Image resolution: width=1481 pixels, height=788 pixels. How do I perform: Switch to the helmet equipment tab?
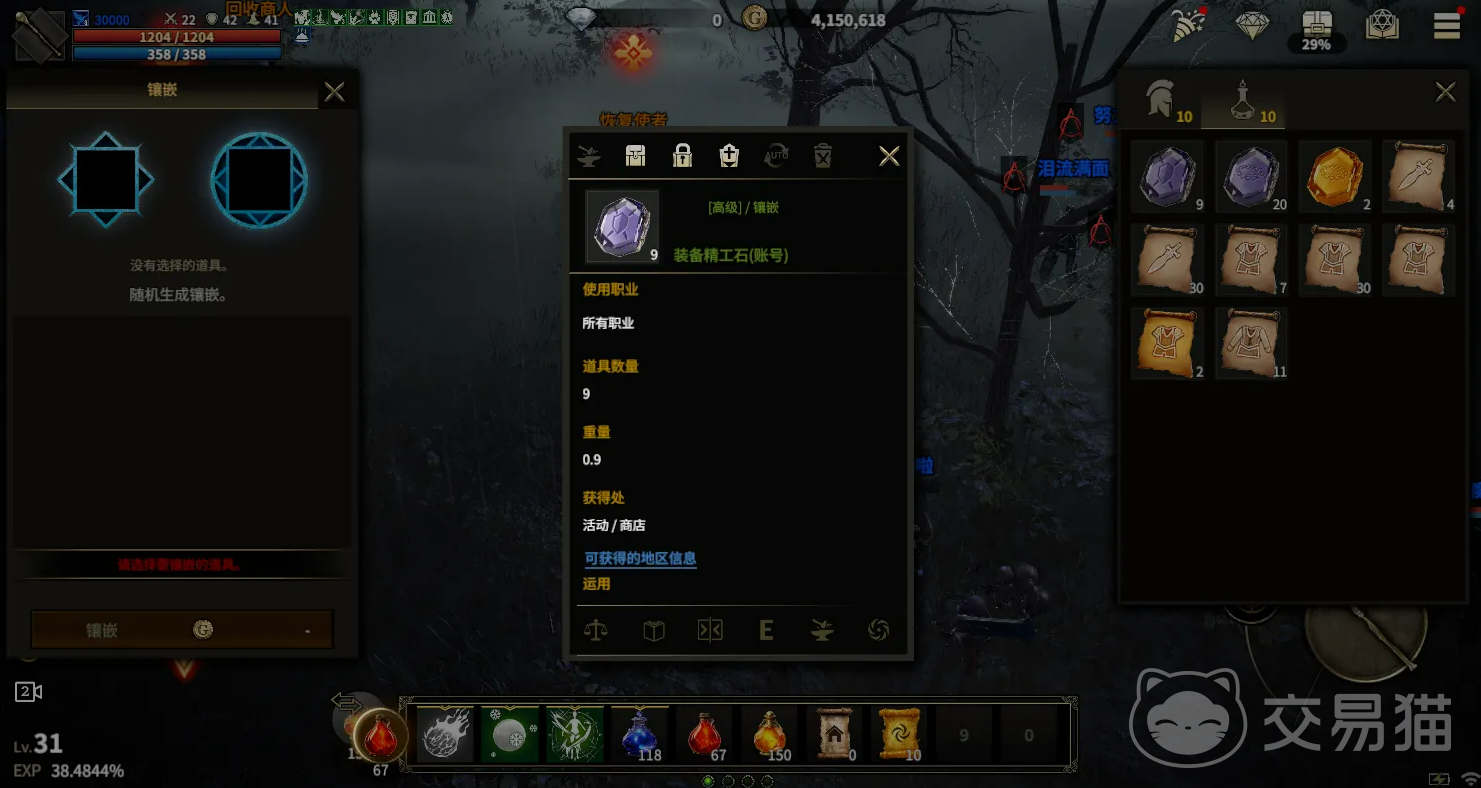coord(1166,101)
